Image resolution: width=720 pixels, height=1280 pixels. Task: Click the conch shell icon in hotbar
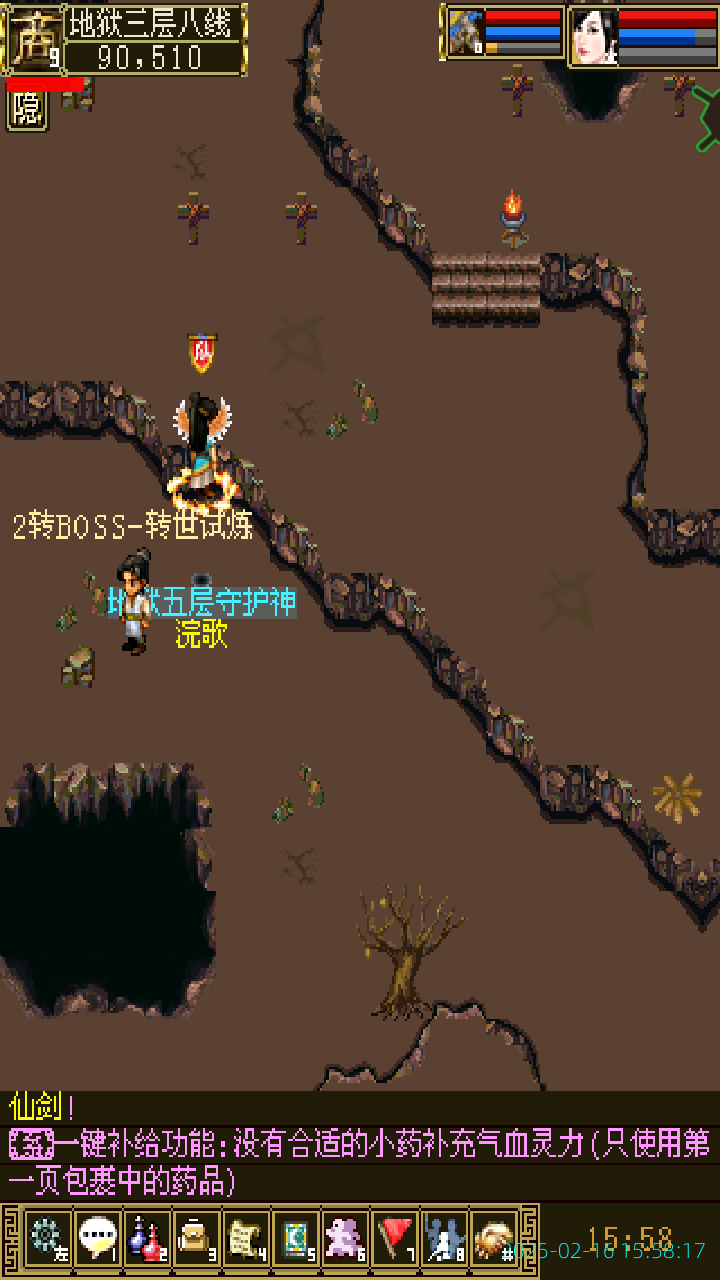[494, 1237]
